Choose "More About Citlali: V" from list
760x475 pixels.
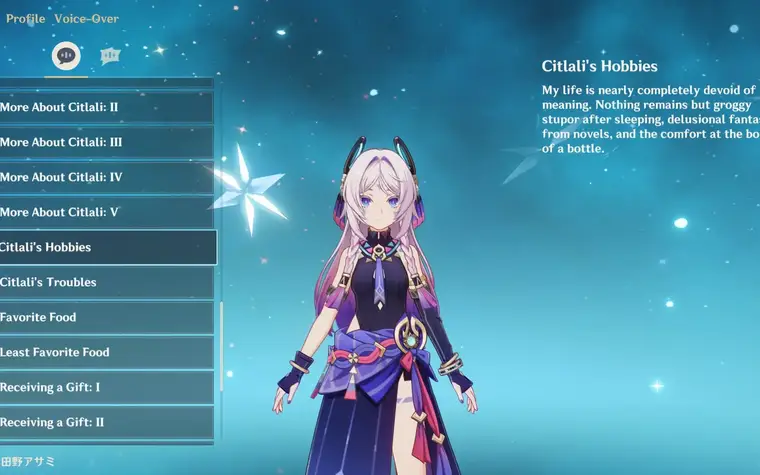click(105, 212)
